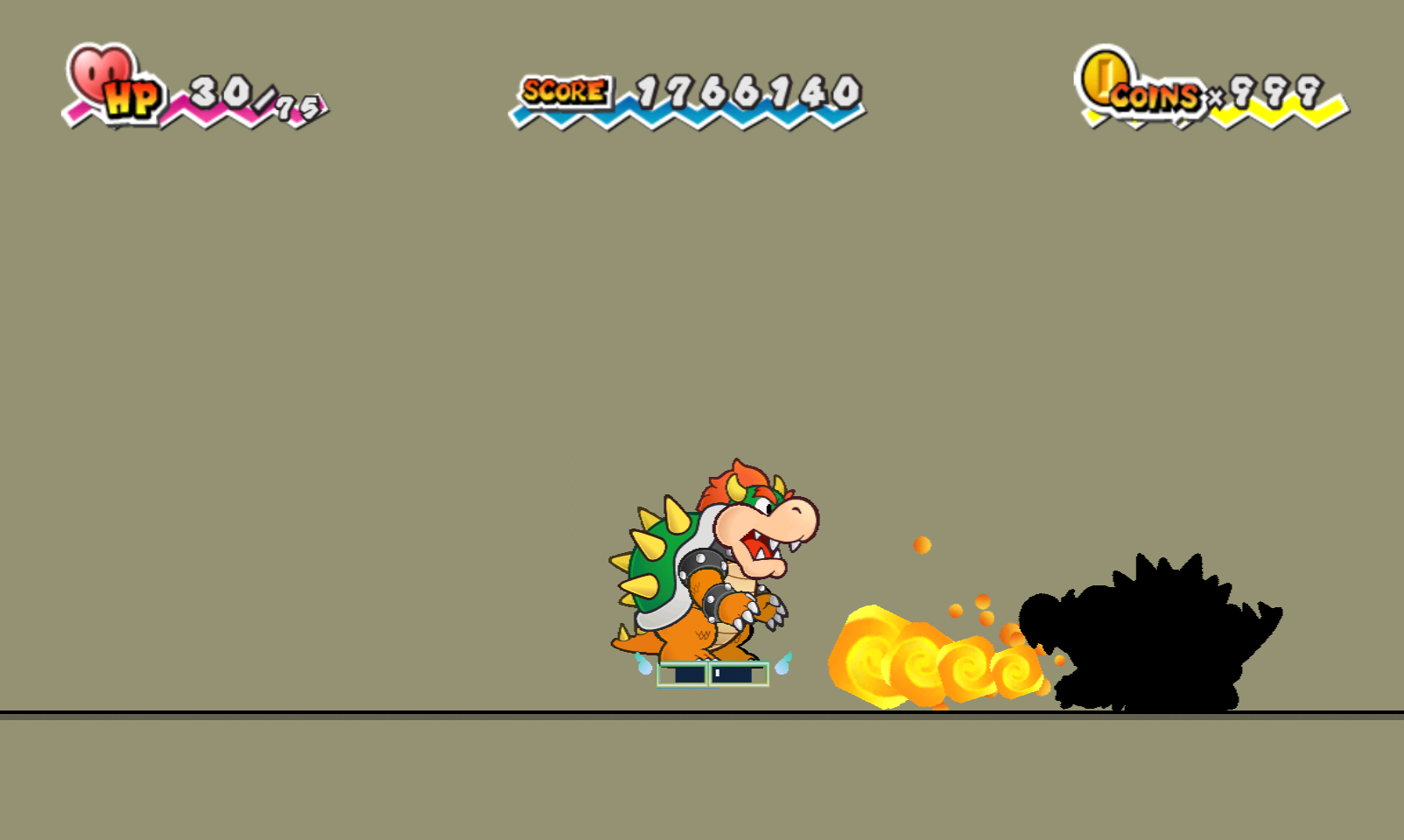Click the right segment of Bowser's health bar
This screenshot has height=840, width=1404.
(740, 674)
